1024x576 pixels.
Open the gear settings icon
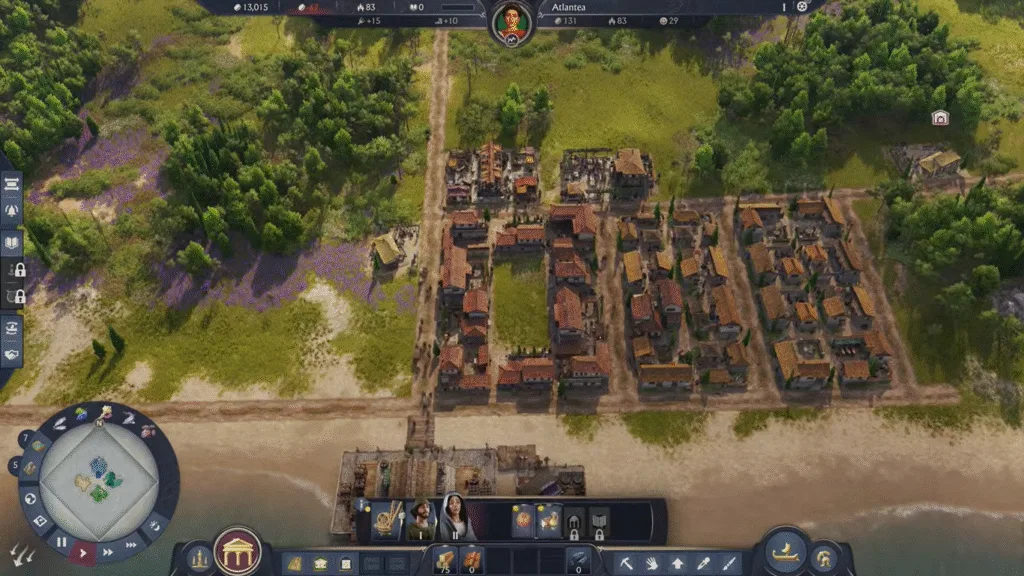click(801, 6)
